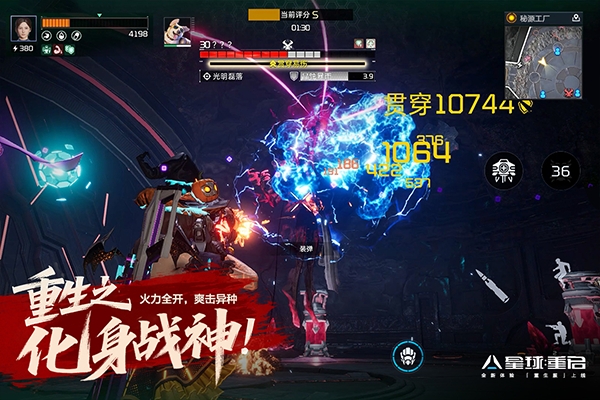Image resolution: width=600 pixels, height=400 pixels.
Task: Activate the mech summon skill button
Action: click(503, 171)
